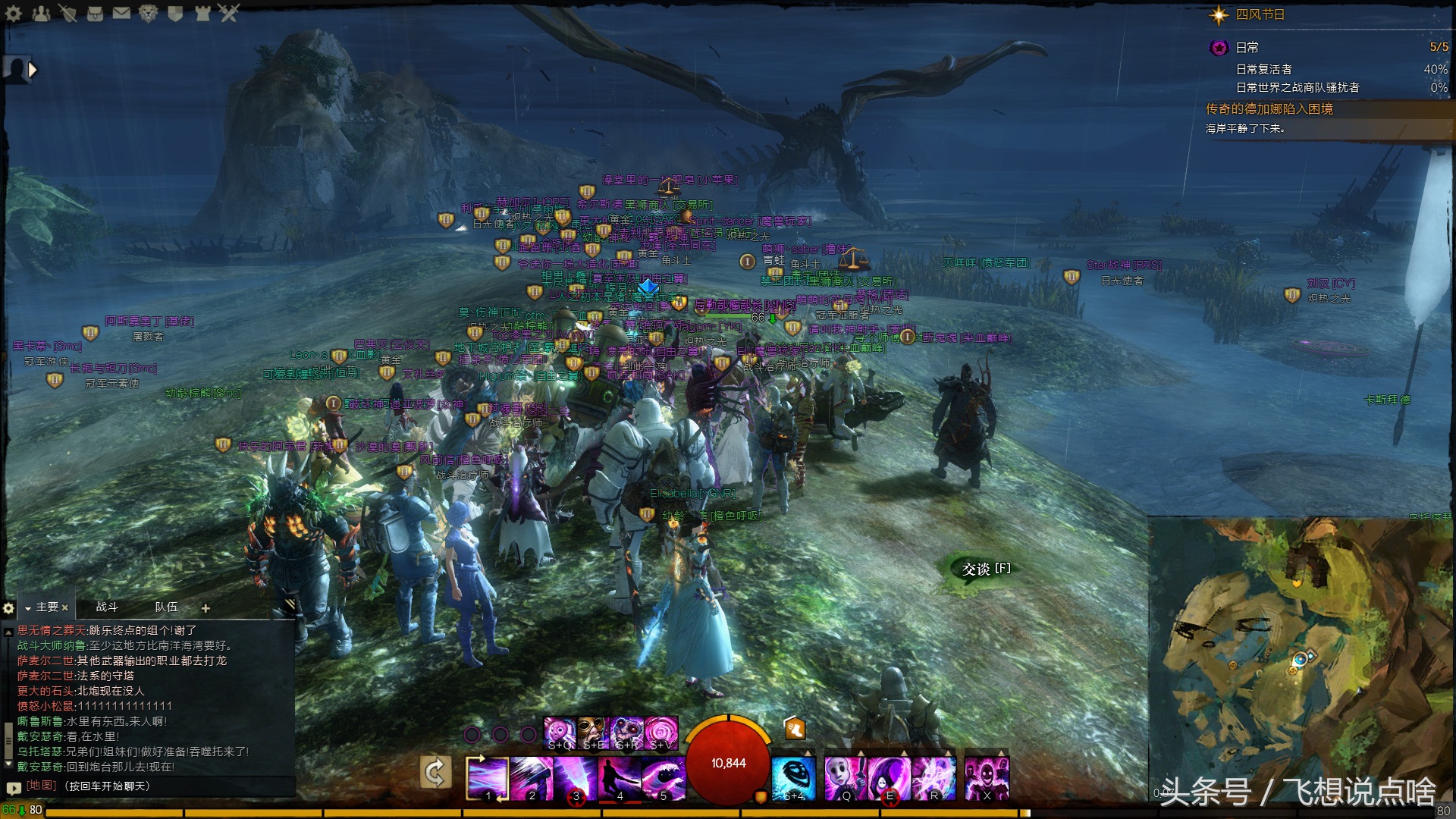1456x819 pixels.
Task: Open the contacts and friends panel
Action: pyautogui.click(x=40, y=13)
